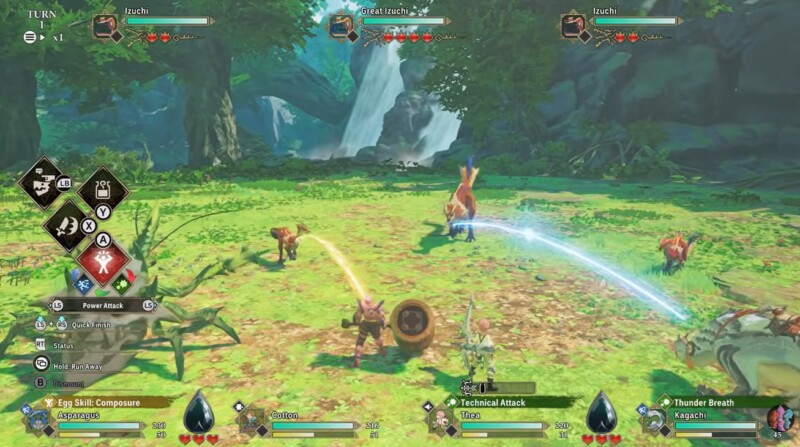Viewport: 800px width, 447px height.
Task: Click the Thunder Breath action label
Action: [711, 402]
